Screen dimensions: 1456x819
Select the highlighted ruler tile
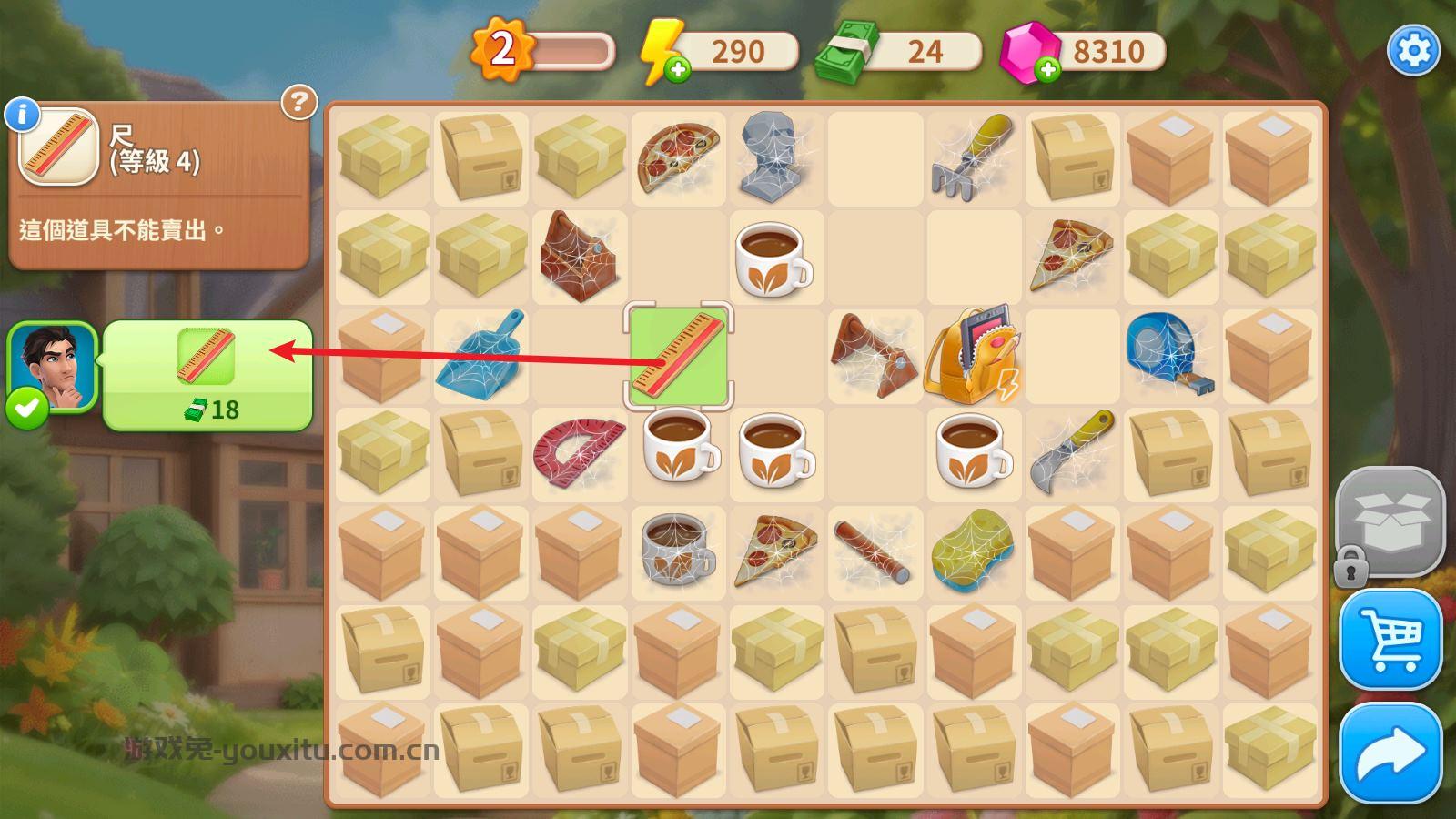(x=678, y=356)
